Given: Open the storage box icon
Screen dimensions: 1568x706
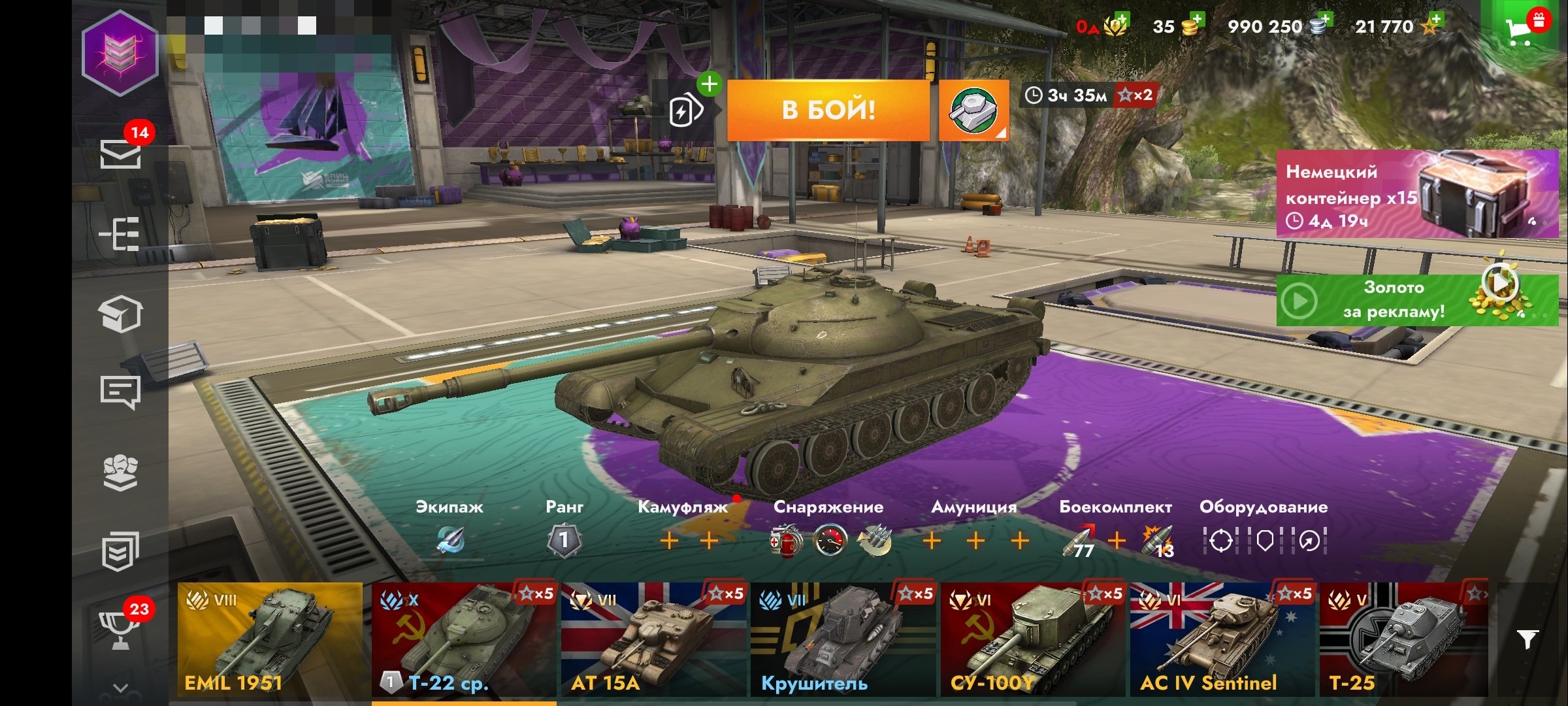Looking at the screenshot, I should coord(121,314).
